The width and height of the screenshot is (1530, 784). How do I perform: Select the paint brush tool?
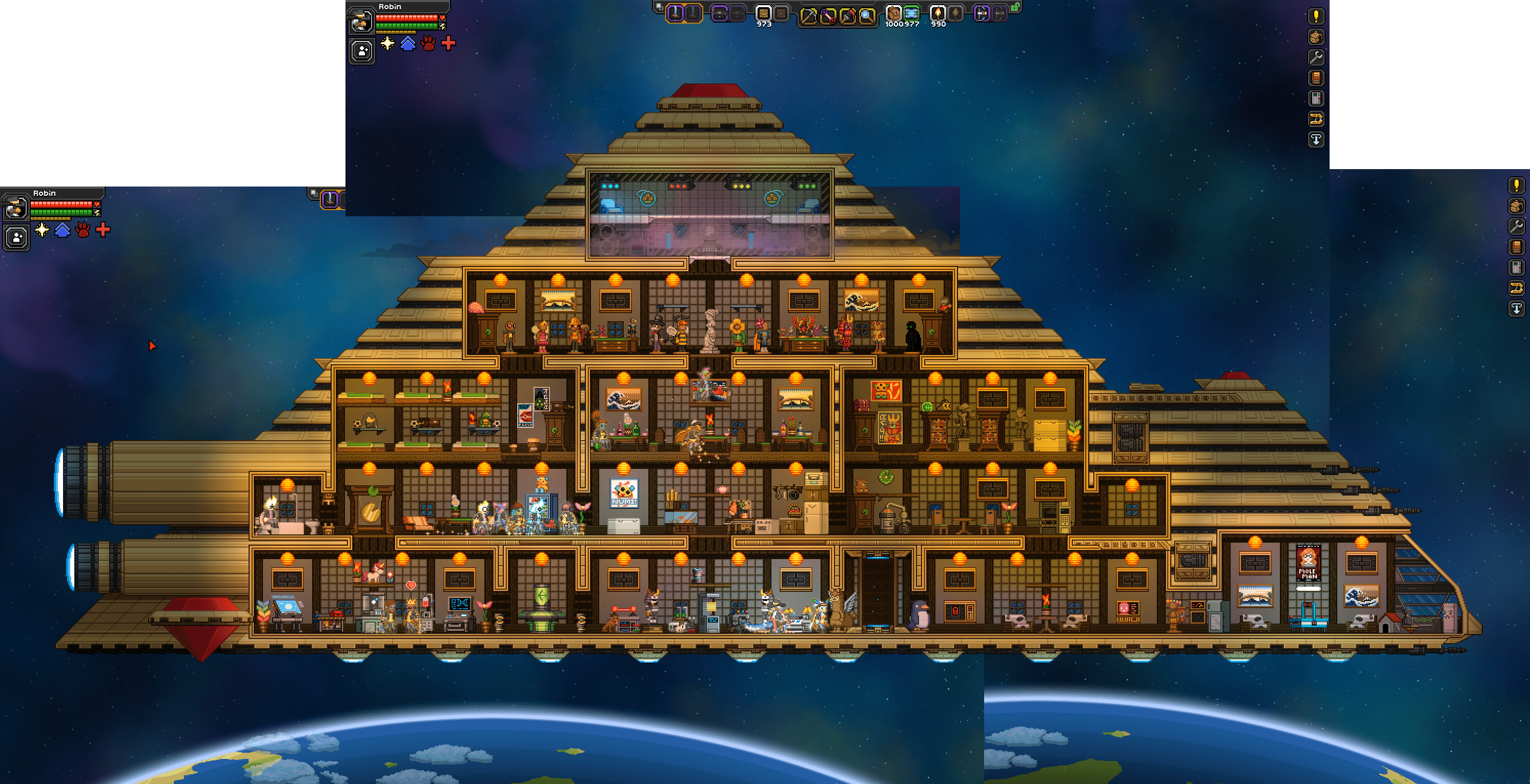(848, 15)
